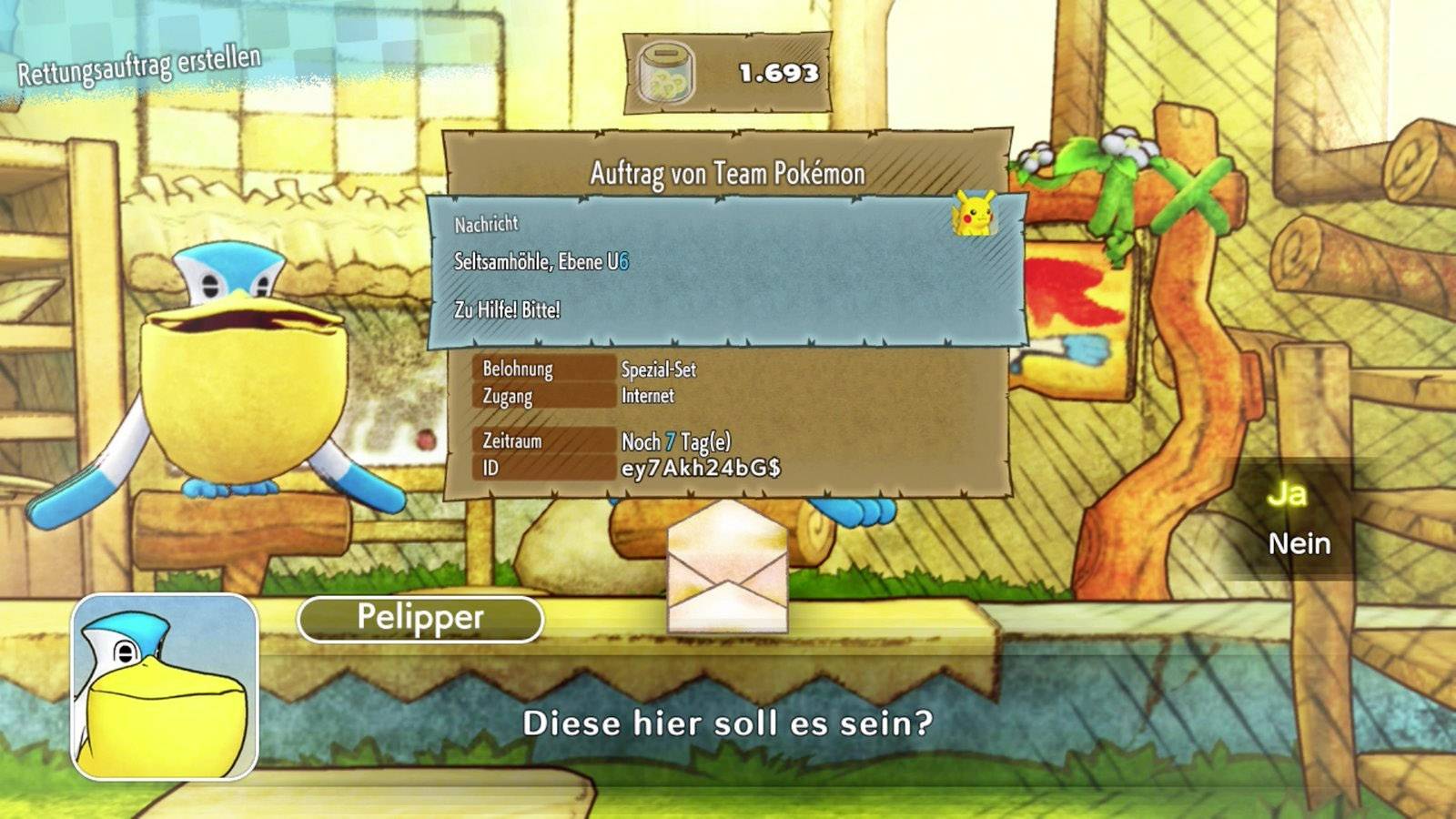Click the Pikachu team icon on the job card
The height and width of the screenshot is (819, 1456).
pos(974,215)
